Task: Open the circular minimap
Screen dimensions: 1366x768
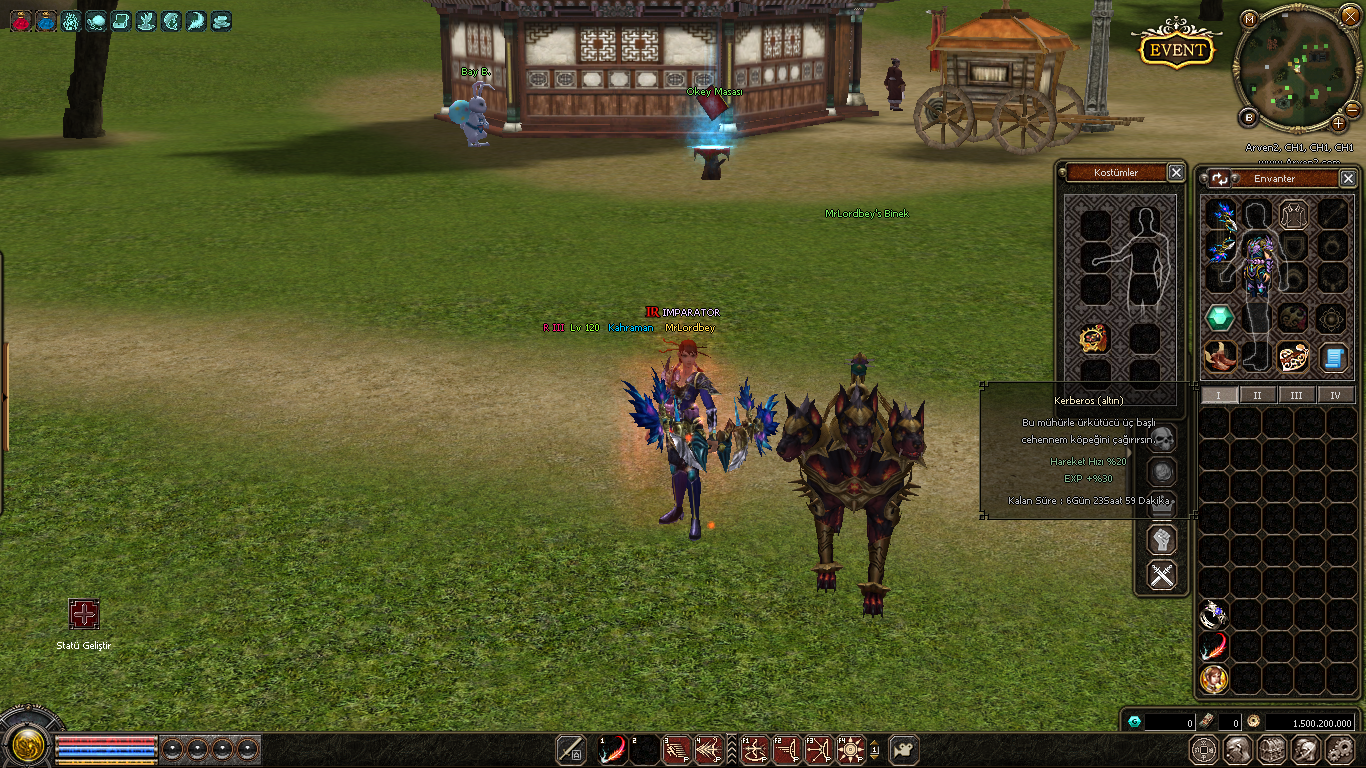Action: (x=1297, y=68)
